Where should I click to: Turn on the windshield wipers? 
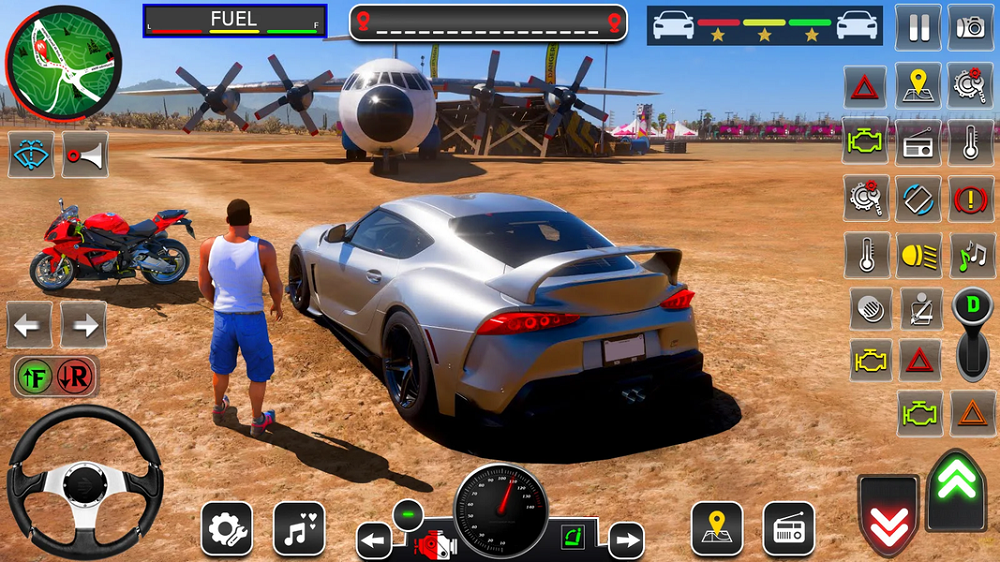pos(32,155)
